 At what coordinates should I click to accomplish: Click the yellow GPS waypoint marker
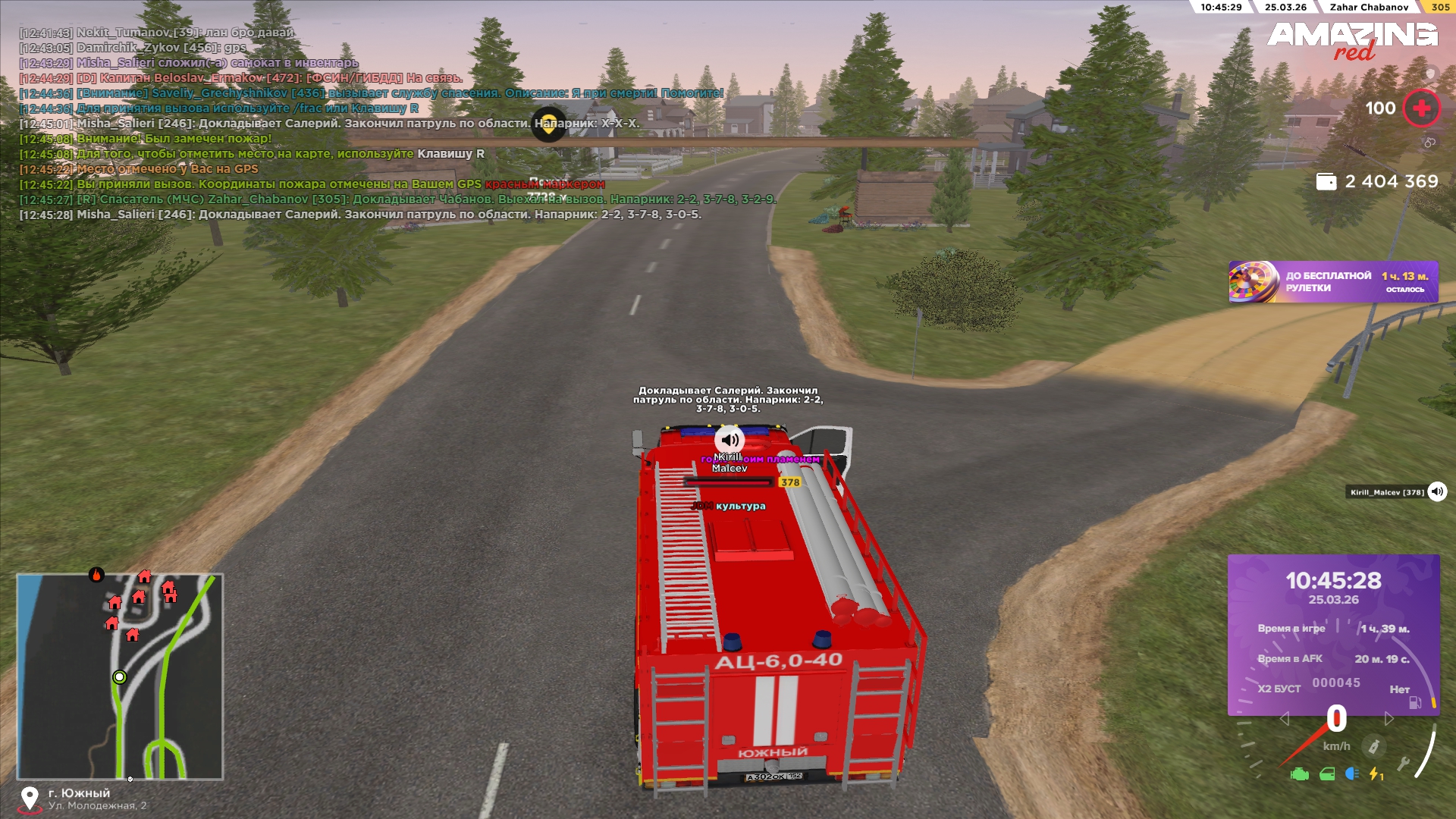point(548,124)
